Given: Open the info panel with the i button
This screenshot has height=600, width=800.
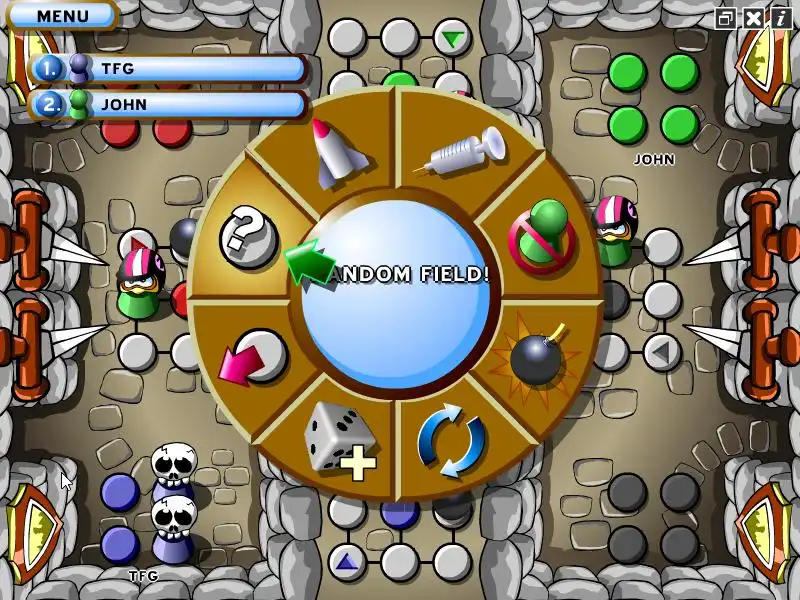Looking at the screenshot, I should point(780,18).
